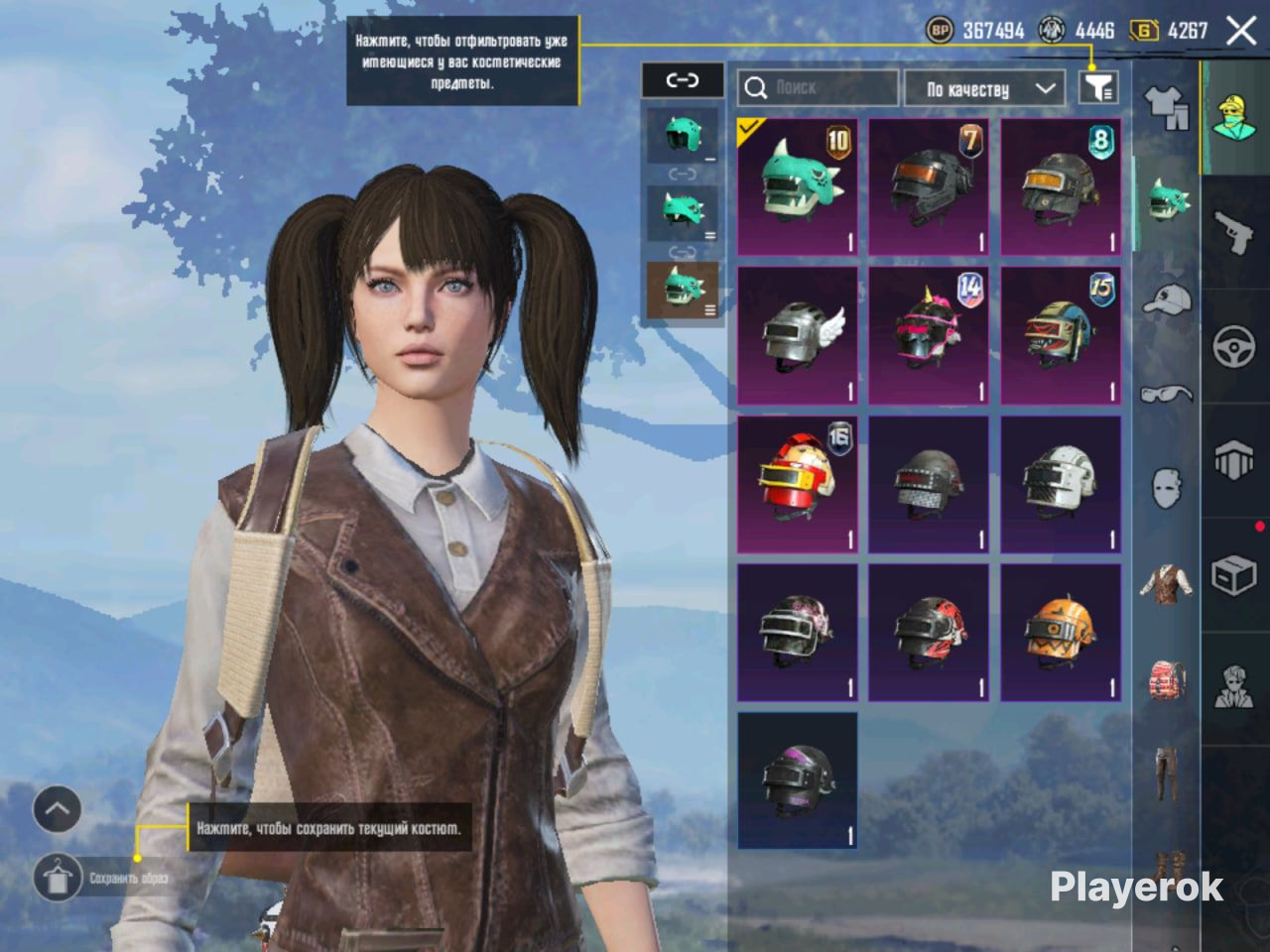
Task: Show the face mask category
Action: click(x=1167, y=488)
